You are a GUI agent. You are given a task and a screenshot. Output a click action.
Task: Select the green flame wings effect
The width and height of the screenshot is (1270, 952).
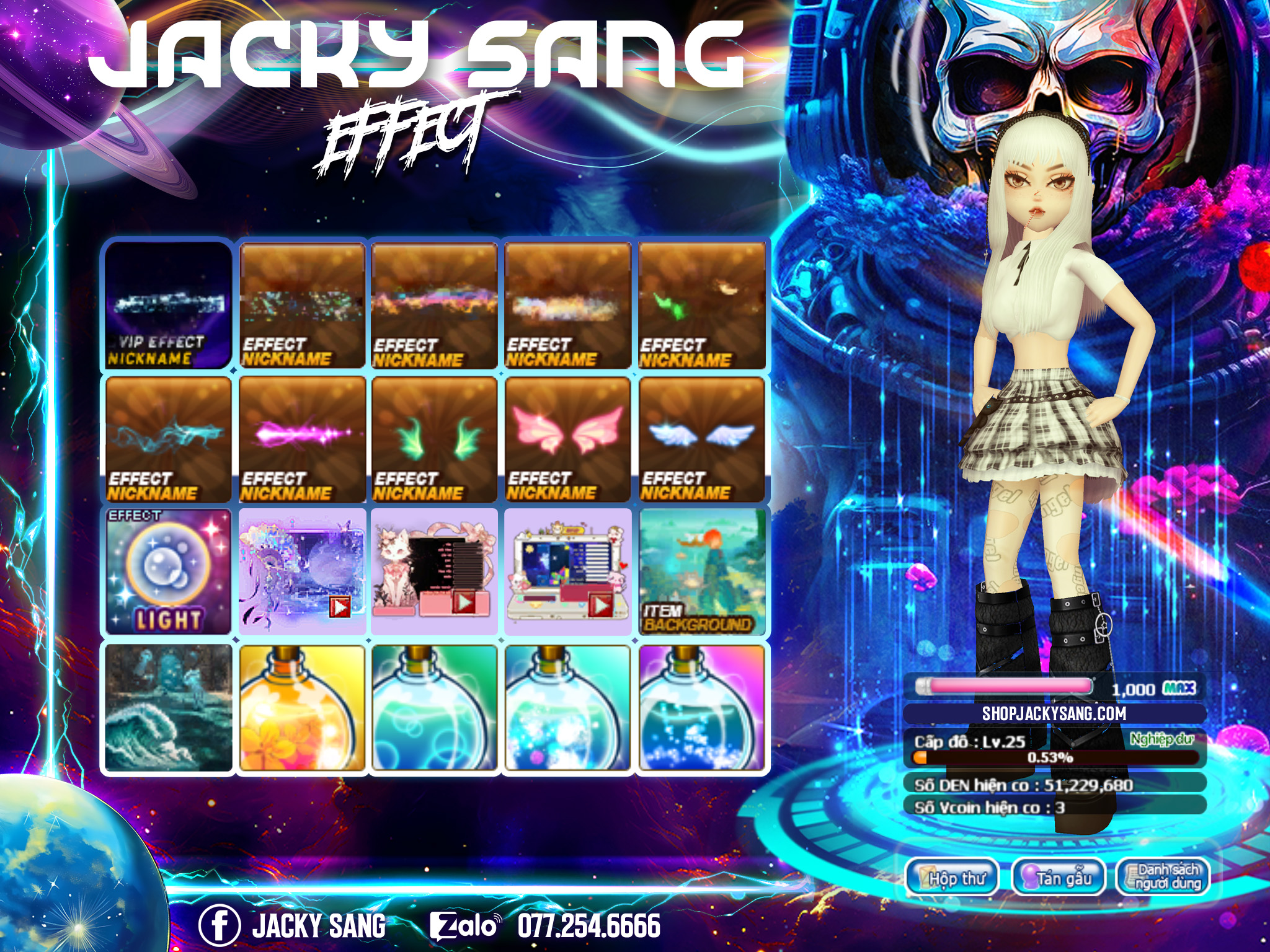434,439
